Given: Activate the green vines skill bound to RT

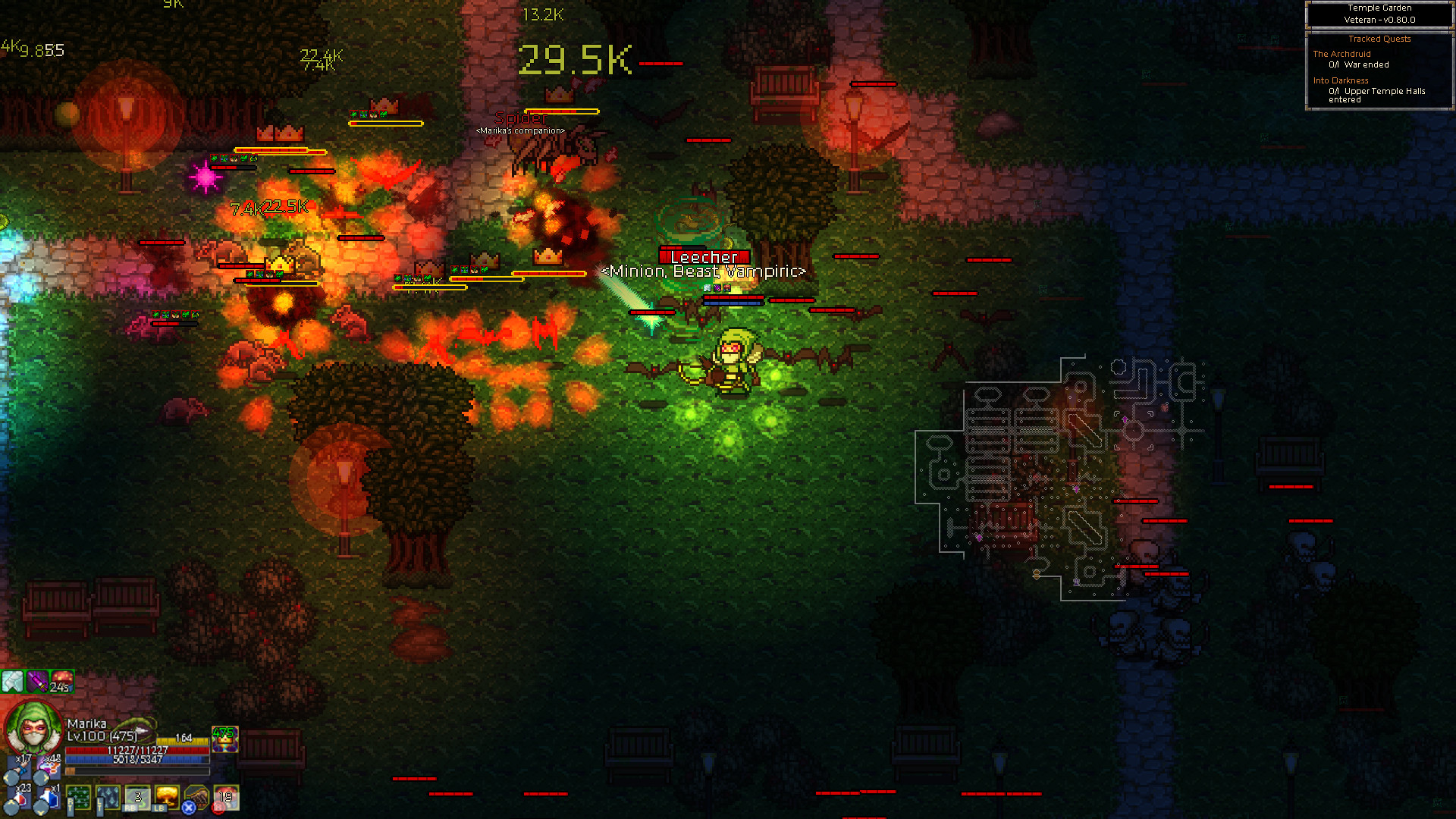Looking at the screenshot, I should [78, 798].
